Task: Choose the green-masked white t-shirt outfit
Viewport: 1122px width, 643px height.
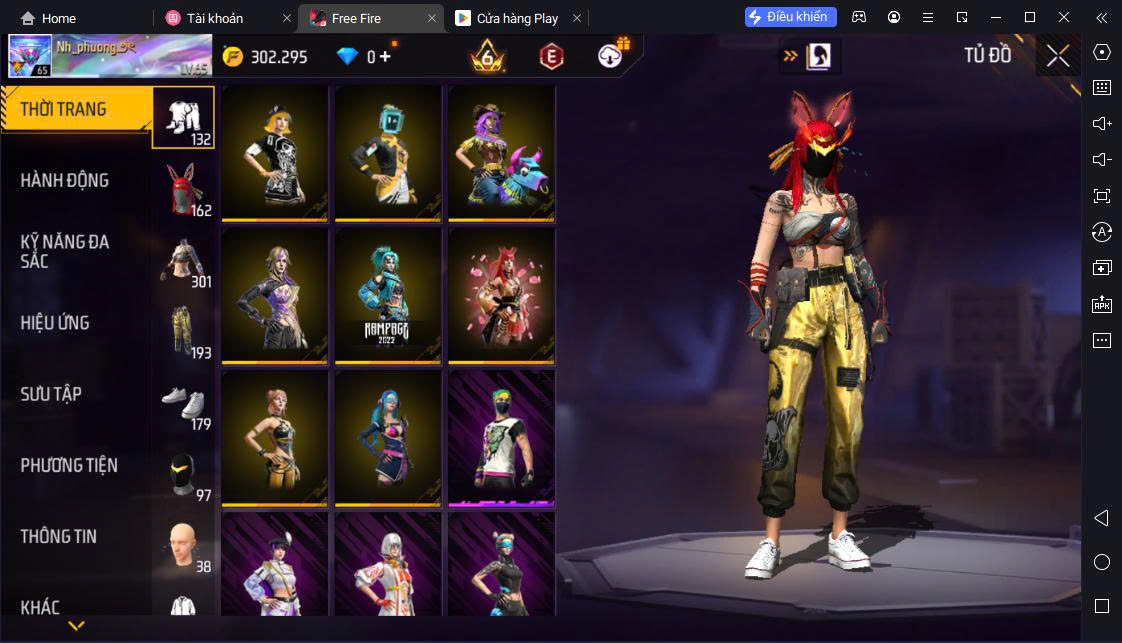Action: [x=501, y=437]
